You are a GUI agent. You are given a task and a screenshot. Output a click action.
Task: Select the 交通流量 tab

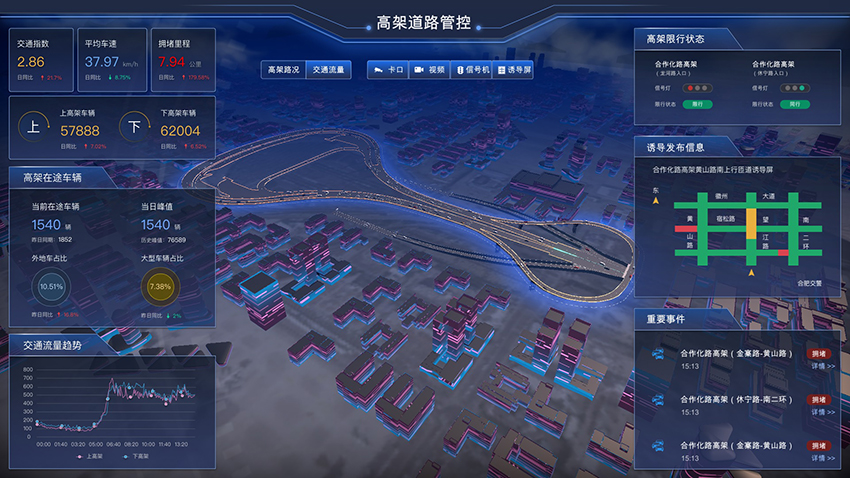[328, 70]
